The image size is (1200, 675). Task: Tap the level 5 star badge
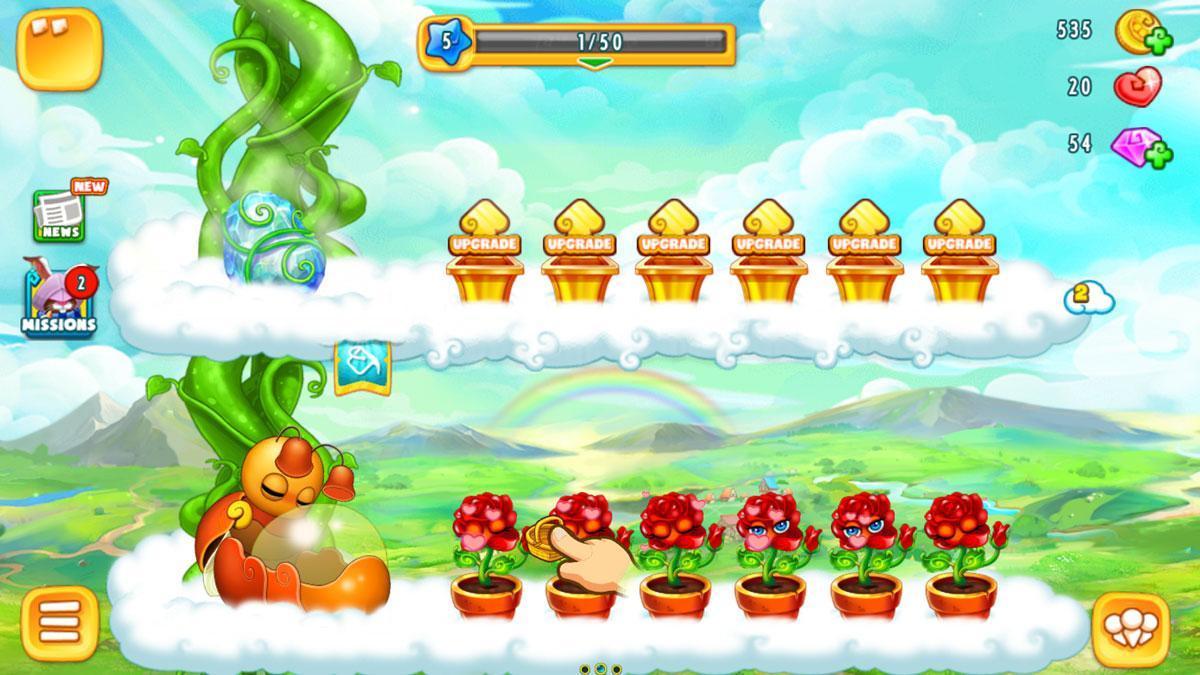click(444, 43)
